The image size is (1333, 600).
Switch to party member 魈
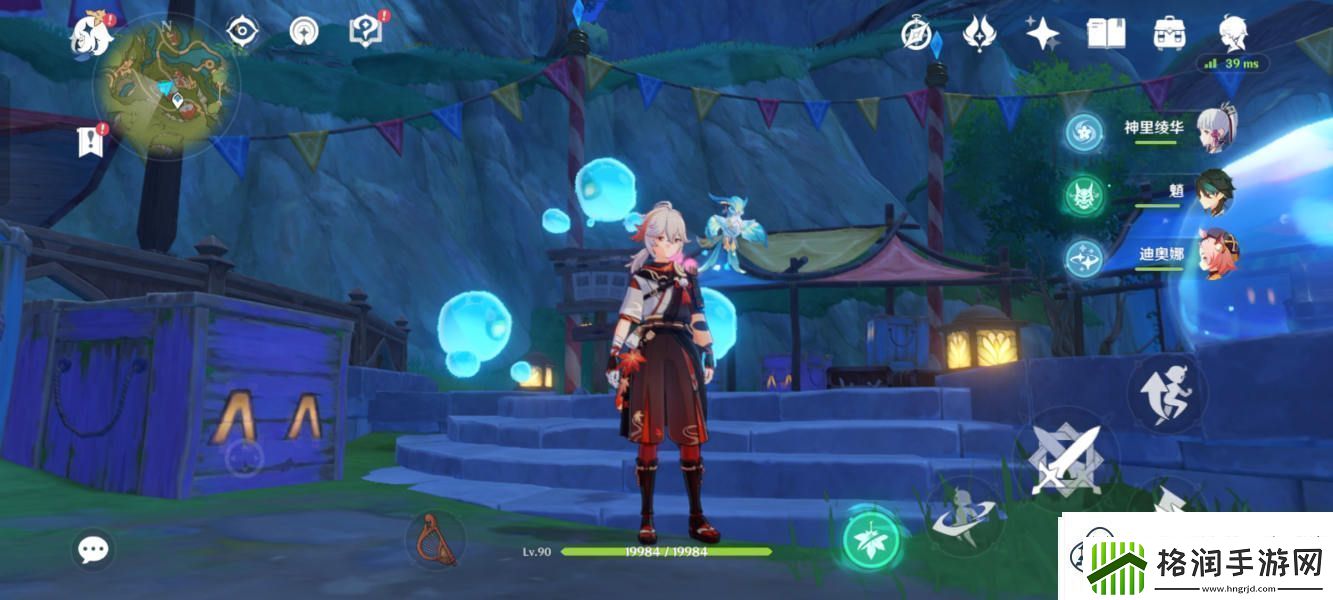click(x=1216, y=190)
